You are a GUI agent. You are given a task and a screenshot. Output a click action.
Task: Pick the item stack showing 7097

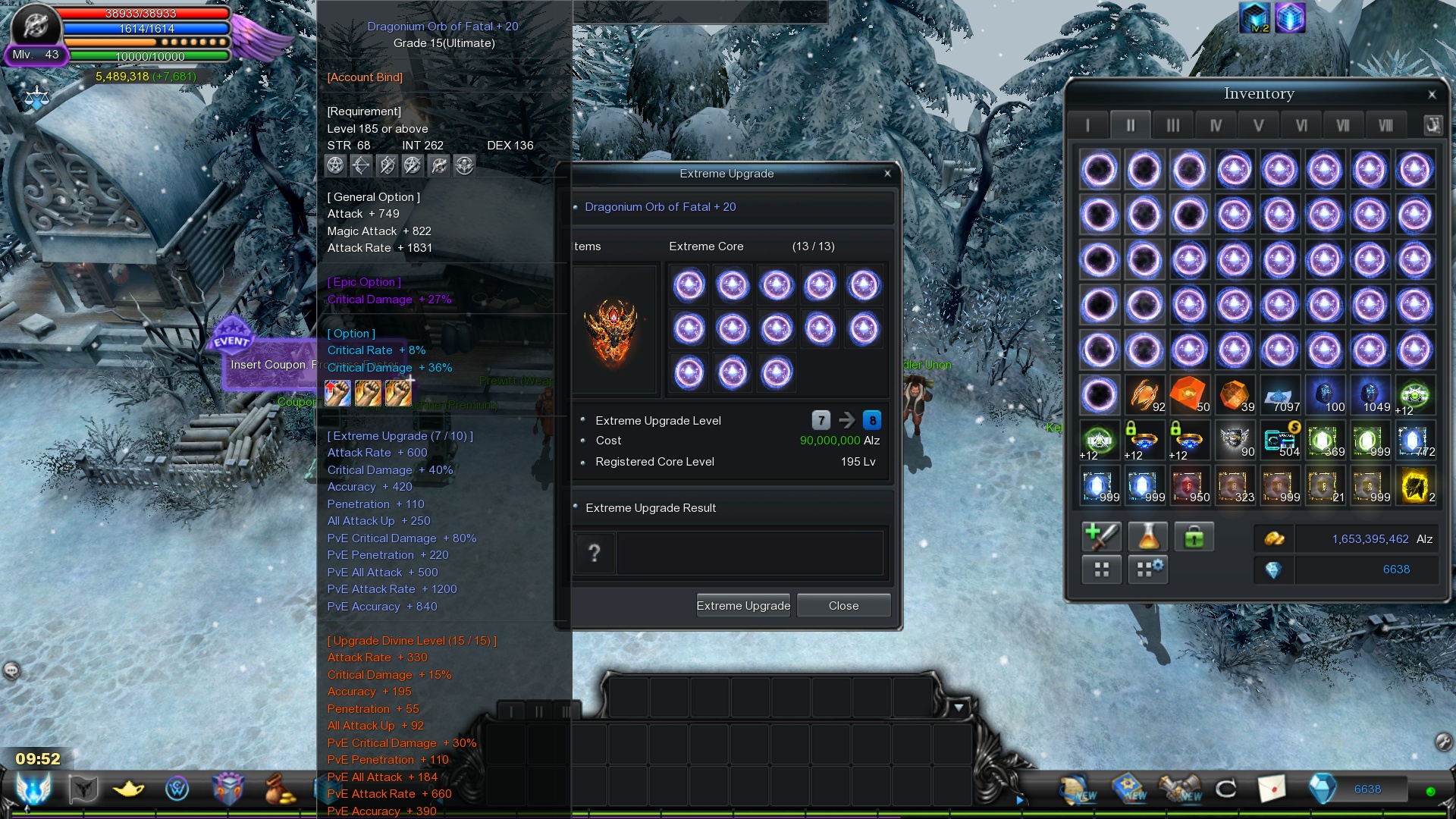[x=1279, y=395]
